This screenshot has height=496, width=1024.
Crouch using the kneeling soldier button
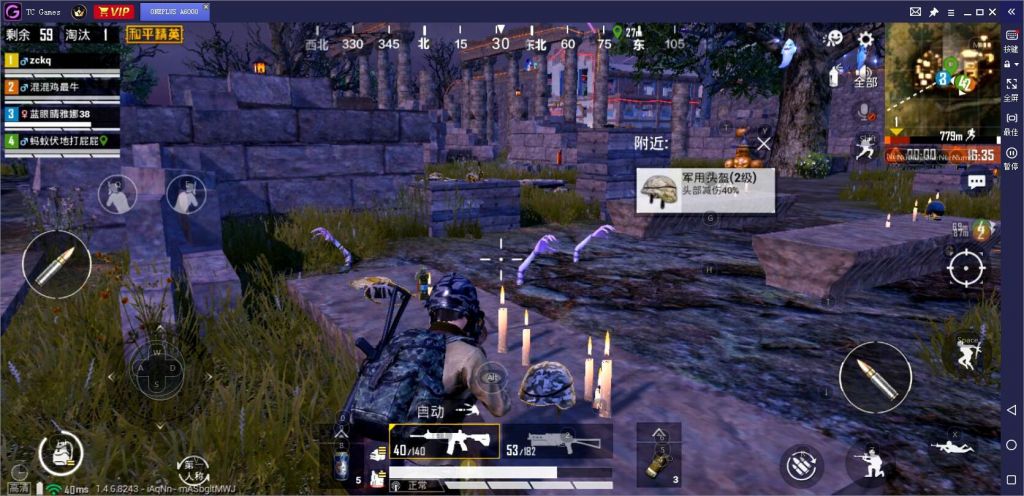coord(865,462)
